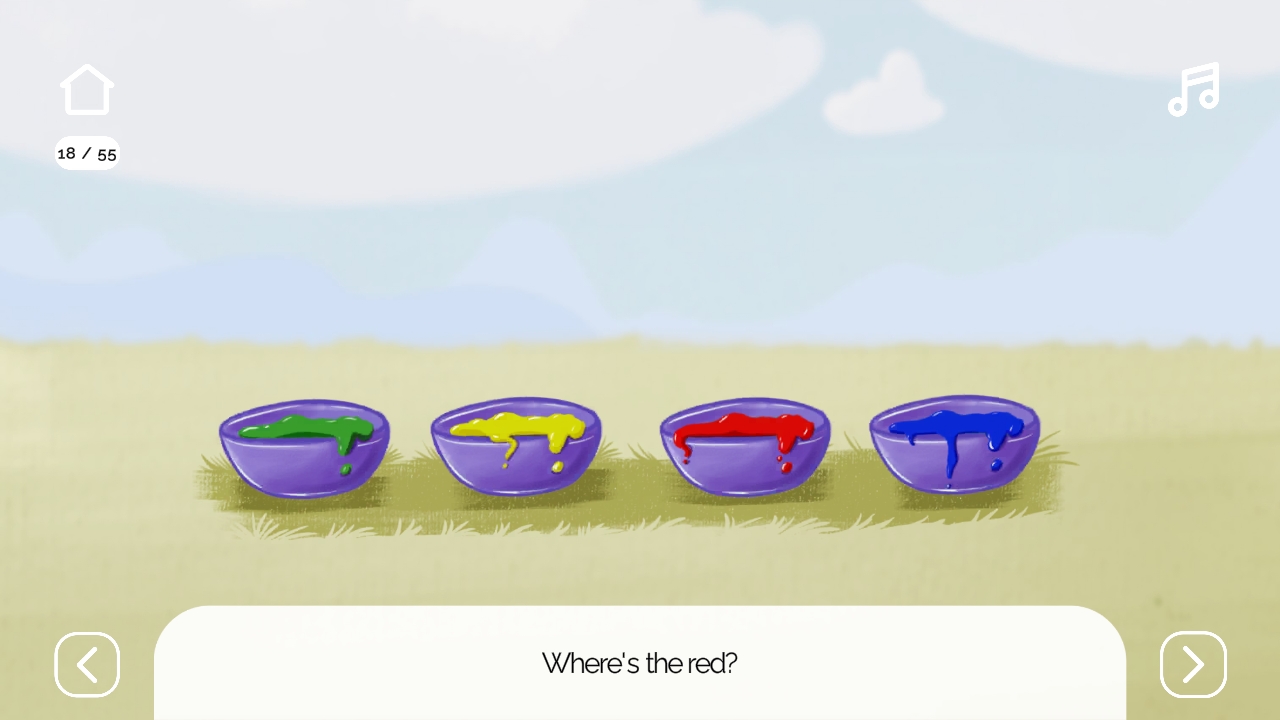Image resolution: width=1280 pixels, height=720 pixels.
Task: Click the phrase Where's the red?
Action: (x=640, y=664)
